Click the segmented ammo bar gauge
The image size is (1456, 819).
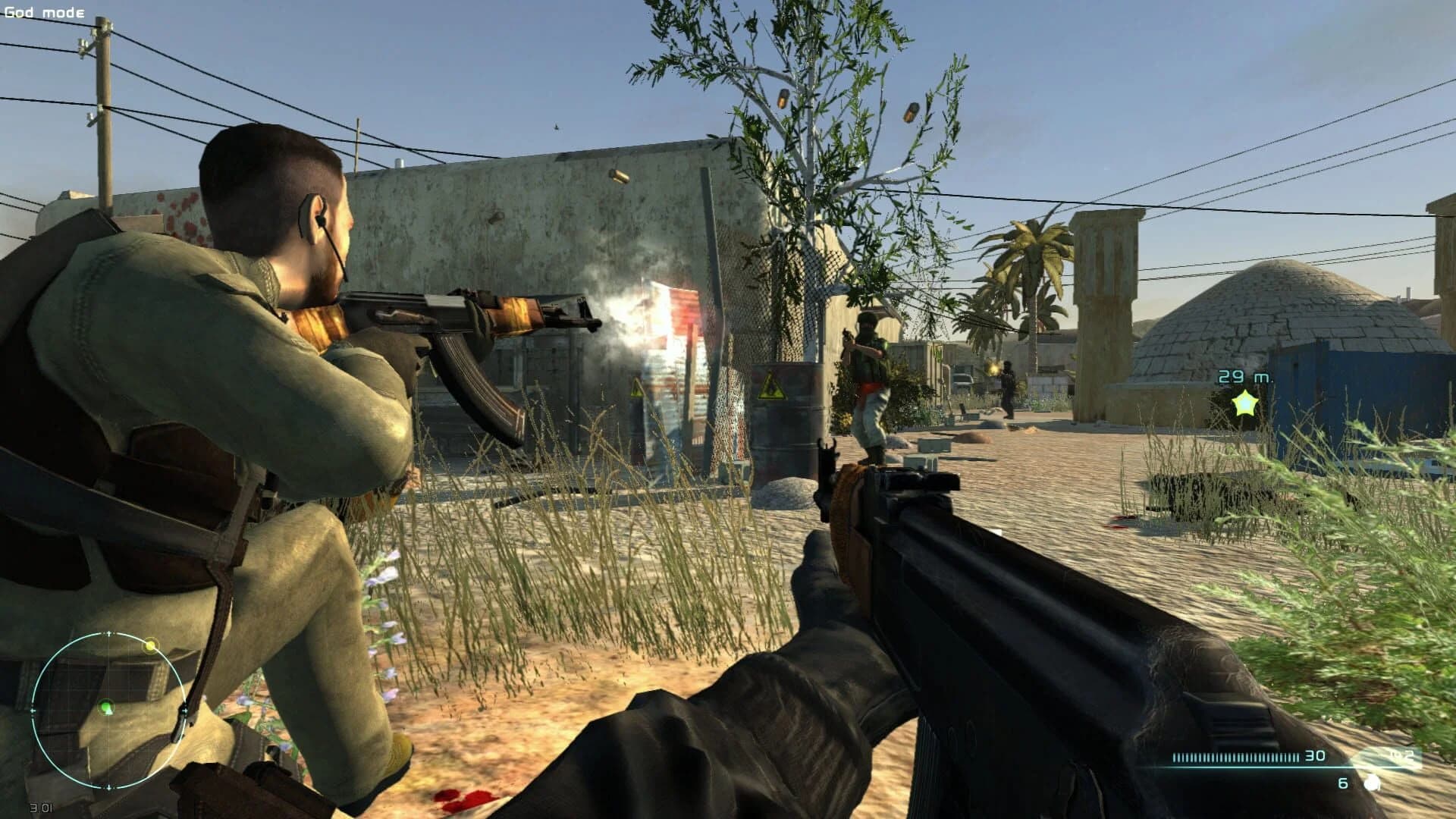point(1236,756)
